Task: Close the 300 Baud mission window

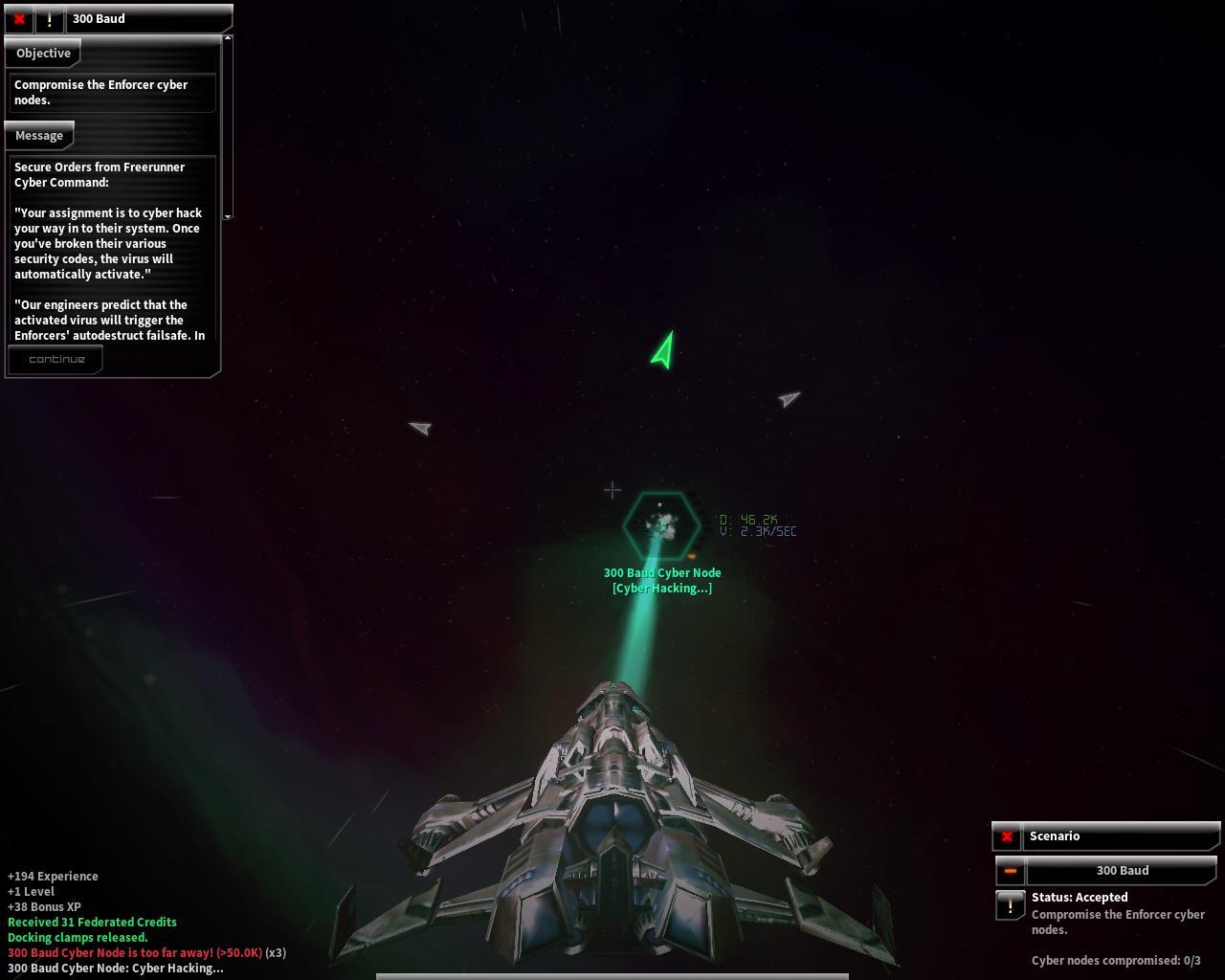Action: coord(19,19)
